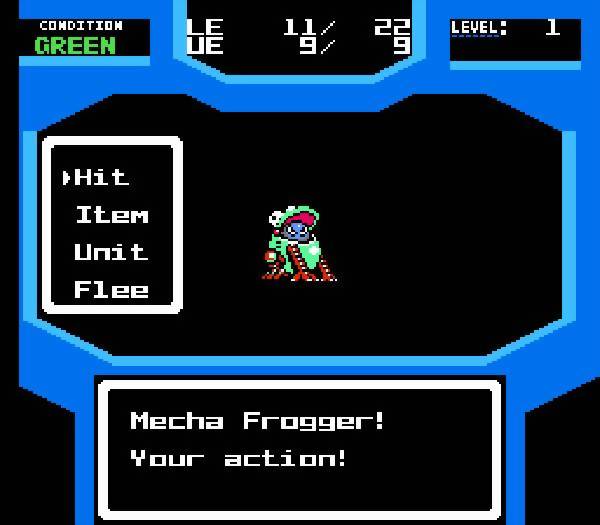Screen dimensions: 600x525
Task: Select the Hit battle command
Action: point(102,178)
